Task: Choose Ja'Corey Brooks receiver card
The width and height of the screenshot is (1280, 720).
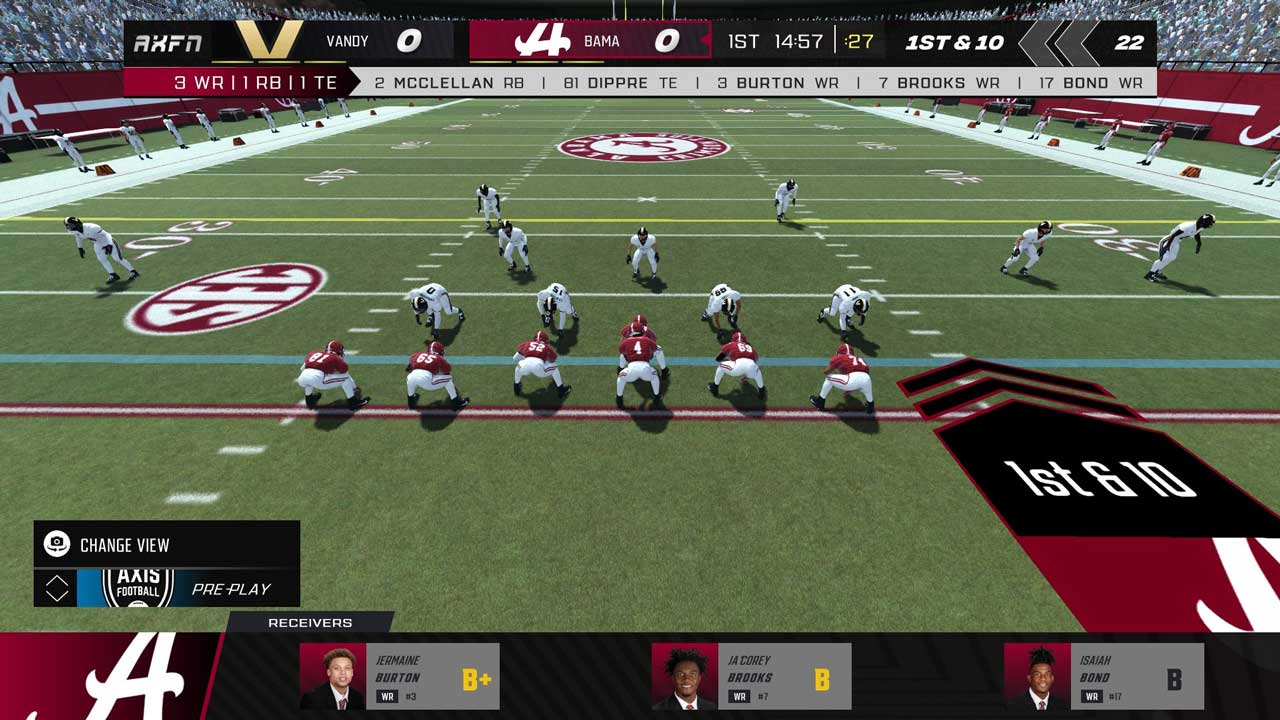Action: (751, 677)
